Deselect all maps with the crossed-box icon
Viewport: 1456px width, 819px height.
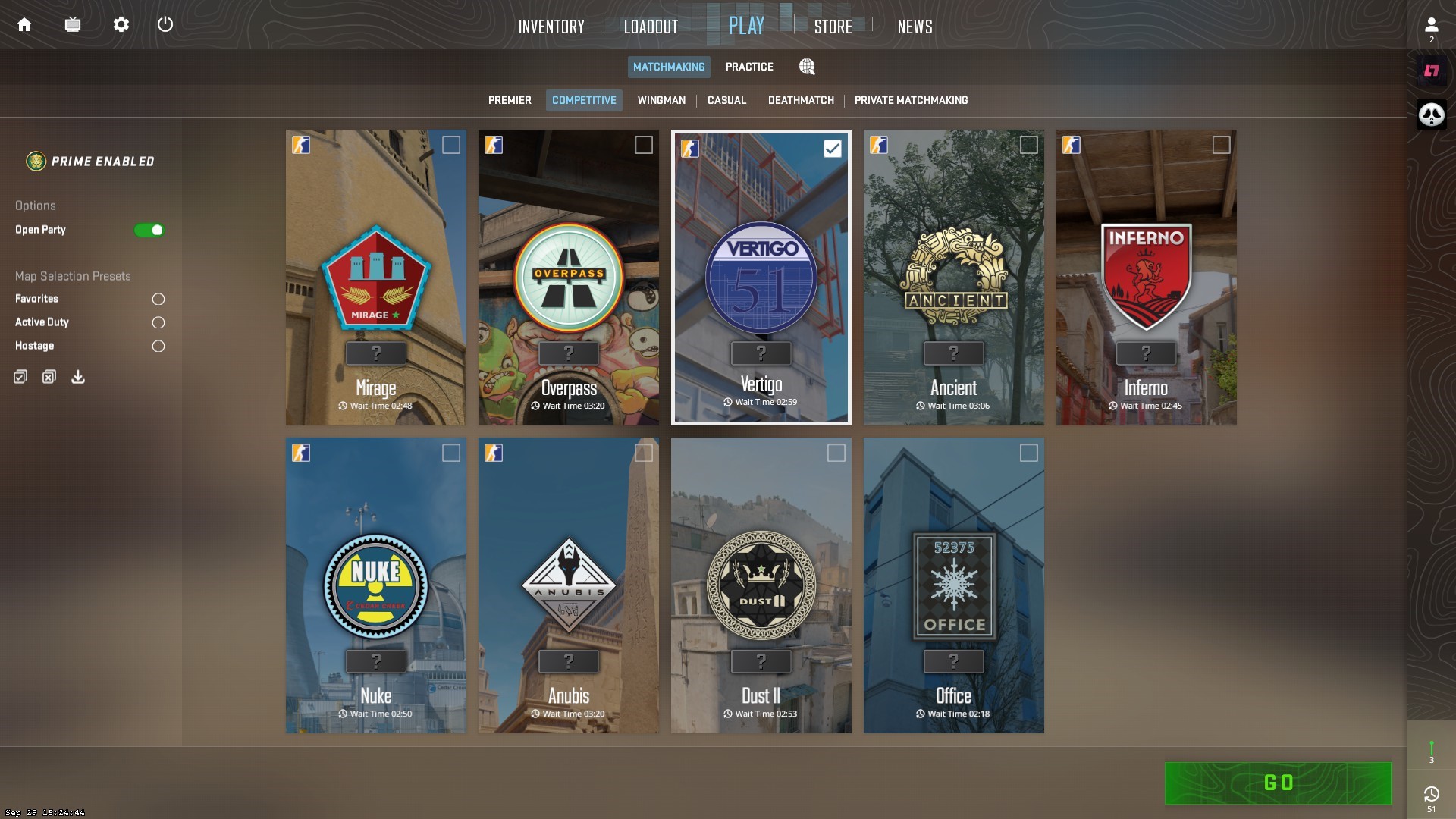point(49,376)
